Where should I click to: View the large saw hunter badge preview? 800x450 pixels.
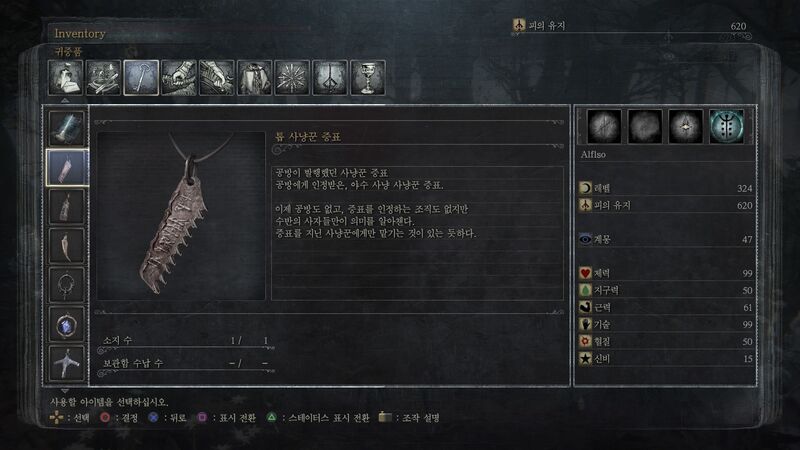point(181,215)
